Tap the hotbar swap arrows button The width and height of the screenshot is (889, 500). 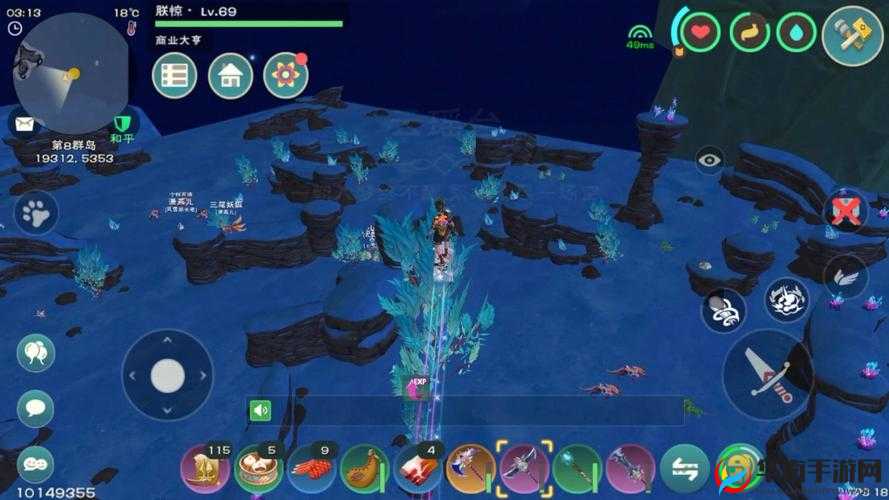pos(685,468)
